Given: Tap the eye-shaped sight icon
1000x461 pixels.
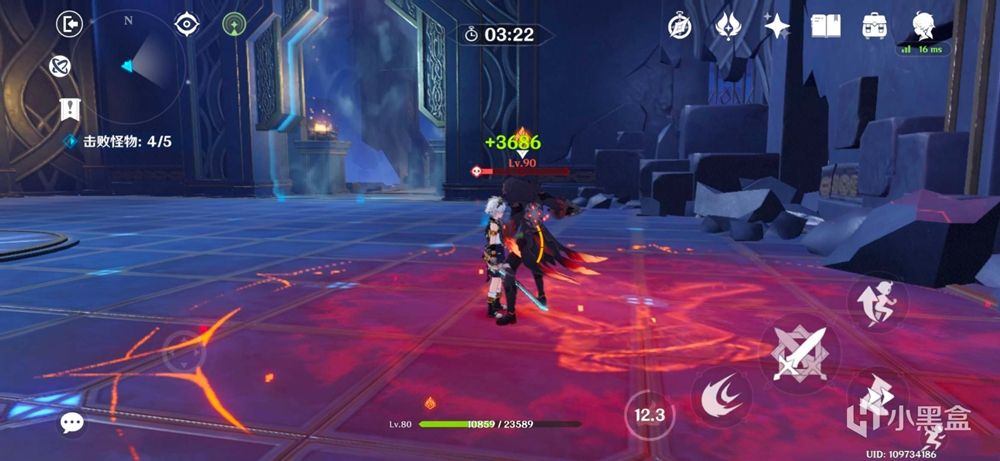Looking at the screenshot, I should [x=187, y=24].
